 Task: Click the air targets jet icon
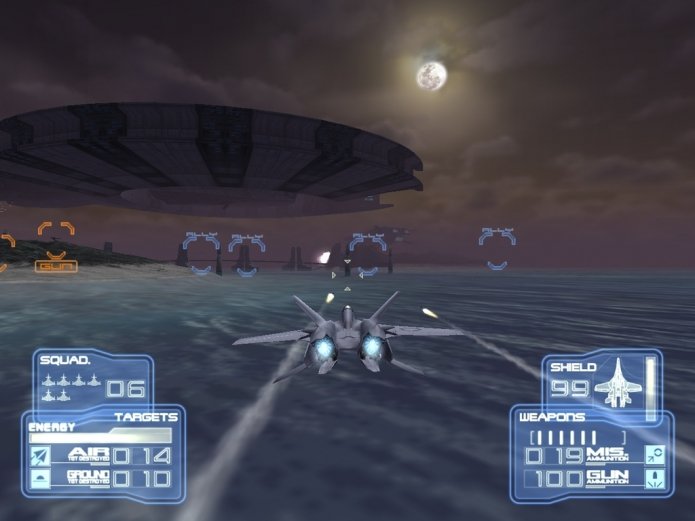(x=42, y=456)
